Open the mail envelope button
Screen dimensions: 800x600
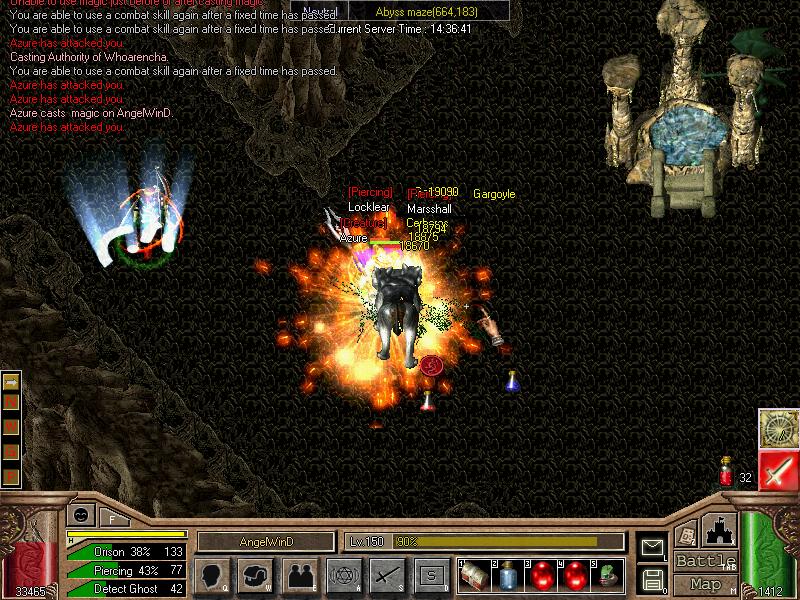tap(653, 547)
